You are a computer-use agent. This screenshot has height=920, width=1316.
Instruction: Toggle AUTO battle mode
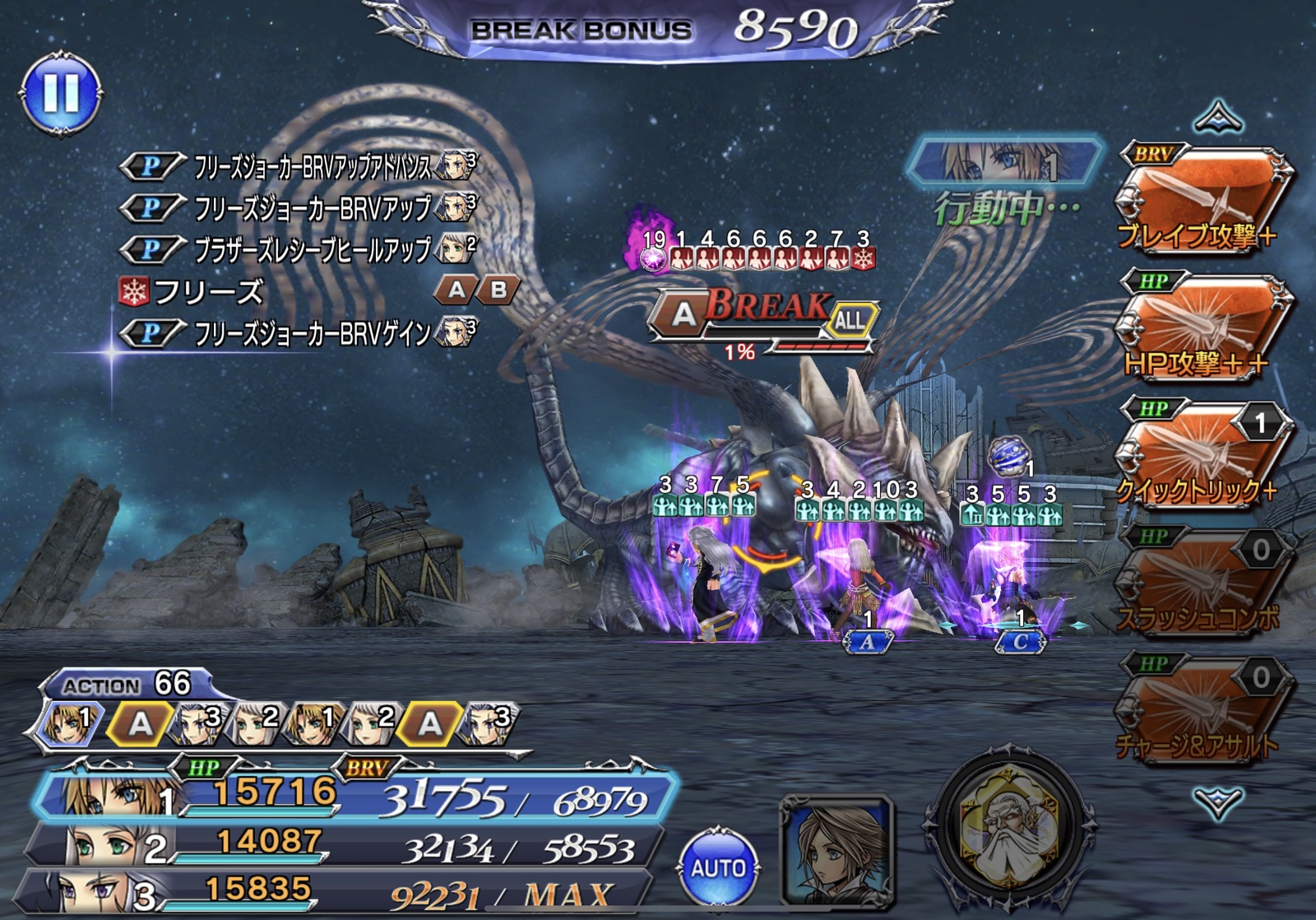[x=717, y=867]
